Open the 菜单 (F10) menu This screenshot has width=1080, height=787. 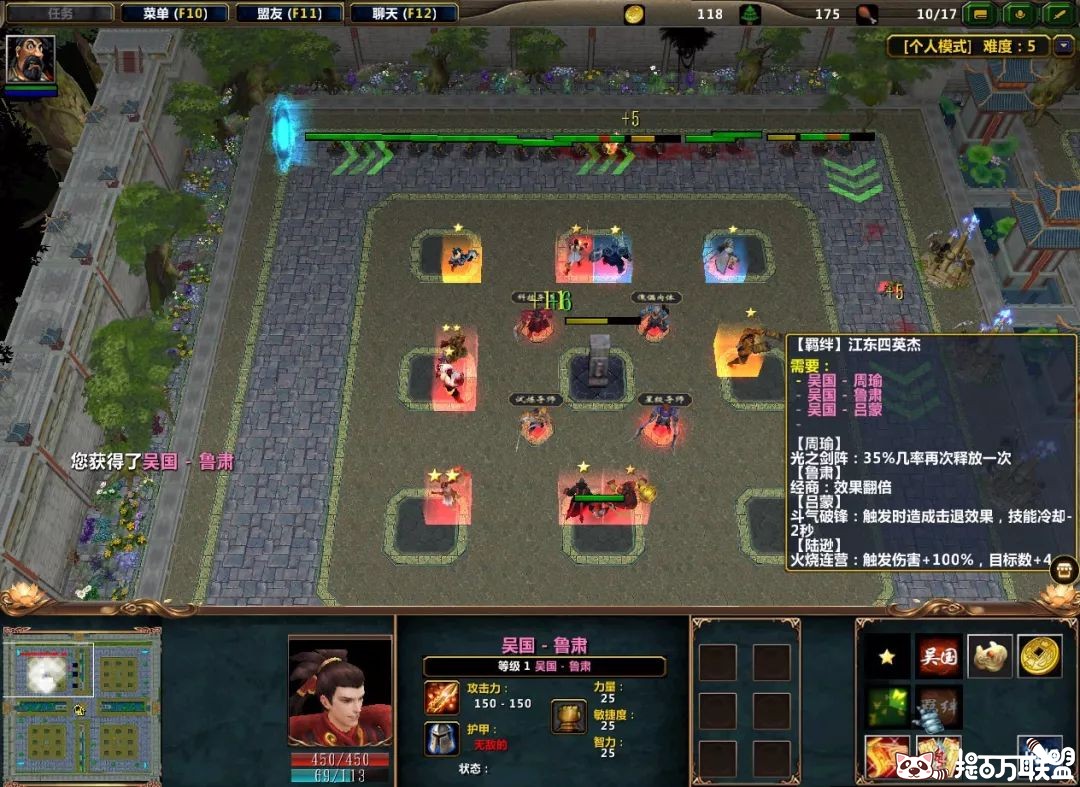[x=174, y=14]
